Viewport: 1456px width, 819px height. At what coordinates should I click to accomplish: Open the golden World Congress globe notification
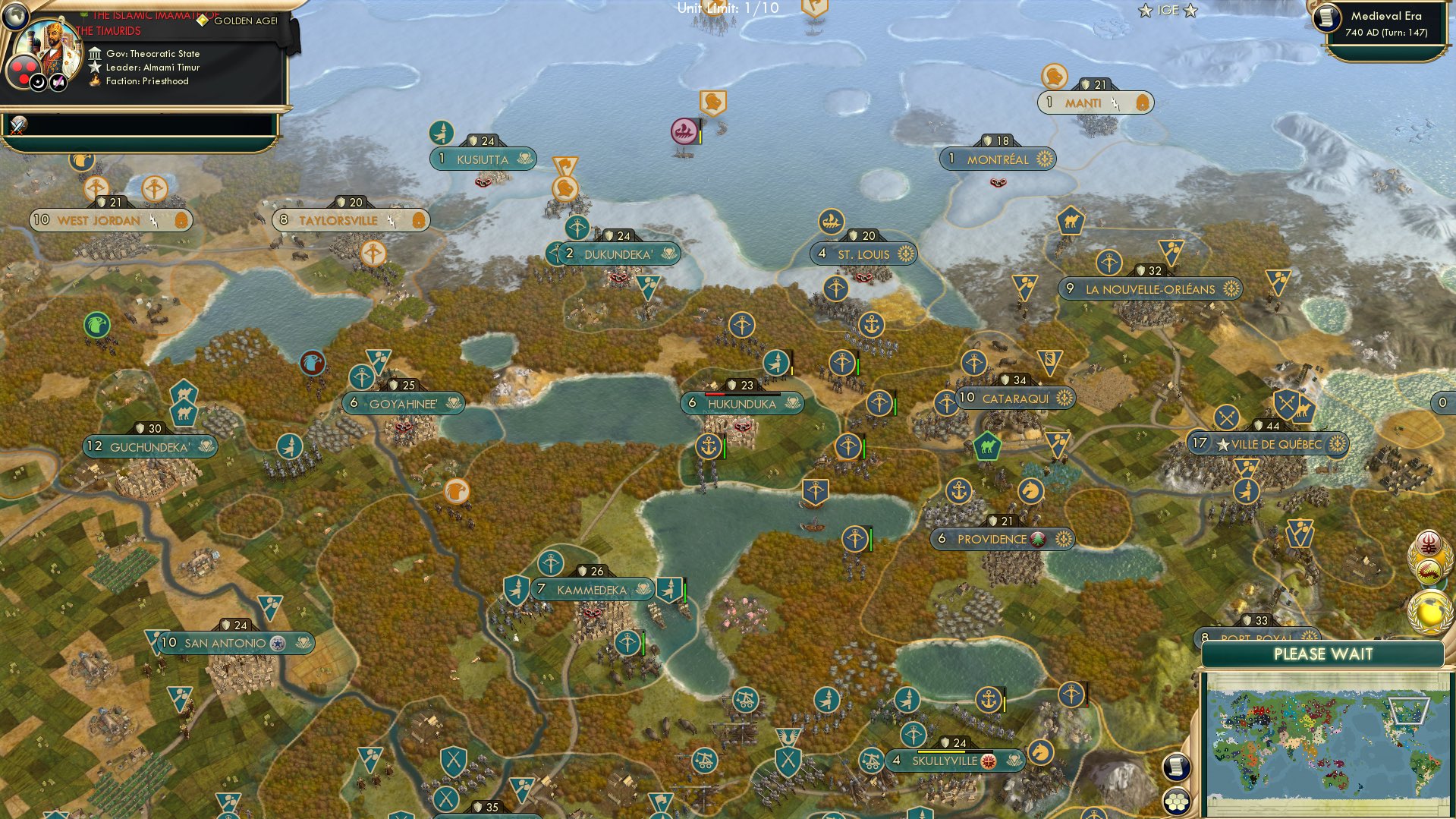(1429, 611)
